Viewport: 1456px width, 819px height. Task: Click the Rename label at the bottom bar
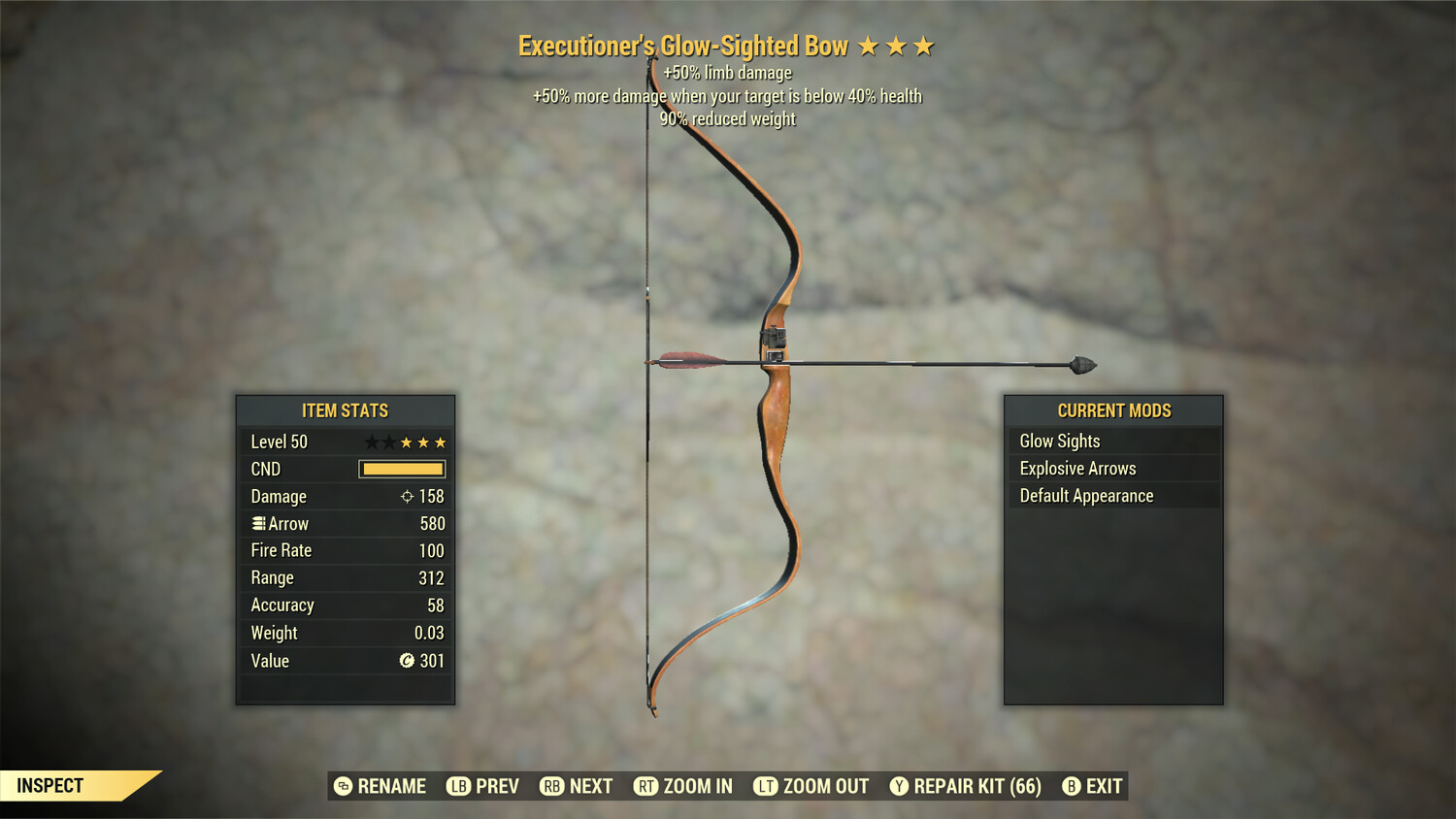pyautogui.click(x=392, y=786)
